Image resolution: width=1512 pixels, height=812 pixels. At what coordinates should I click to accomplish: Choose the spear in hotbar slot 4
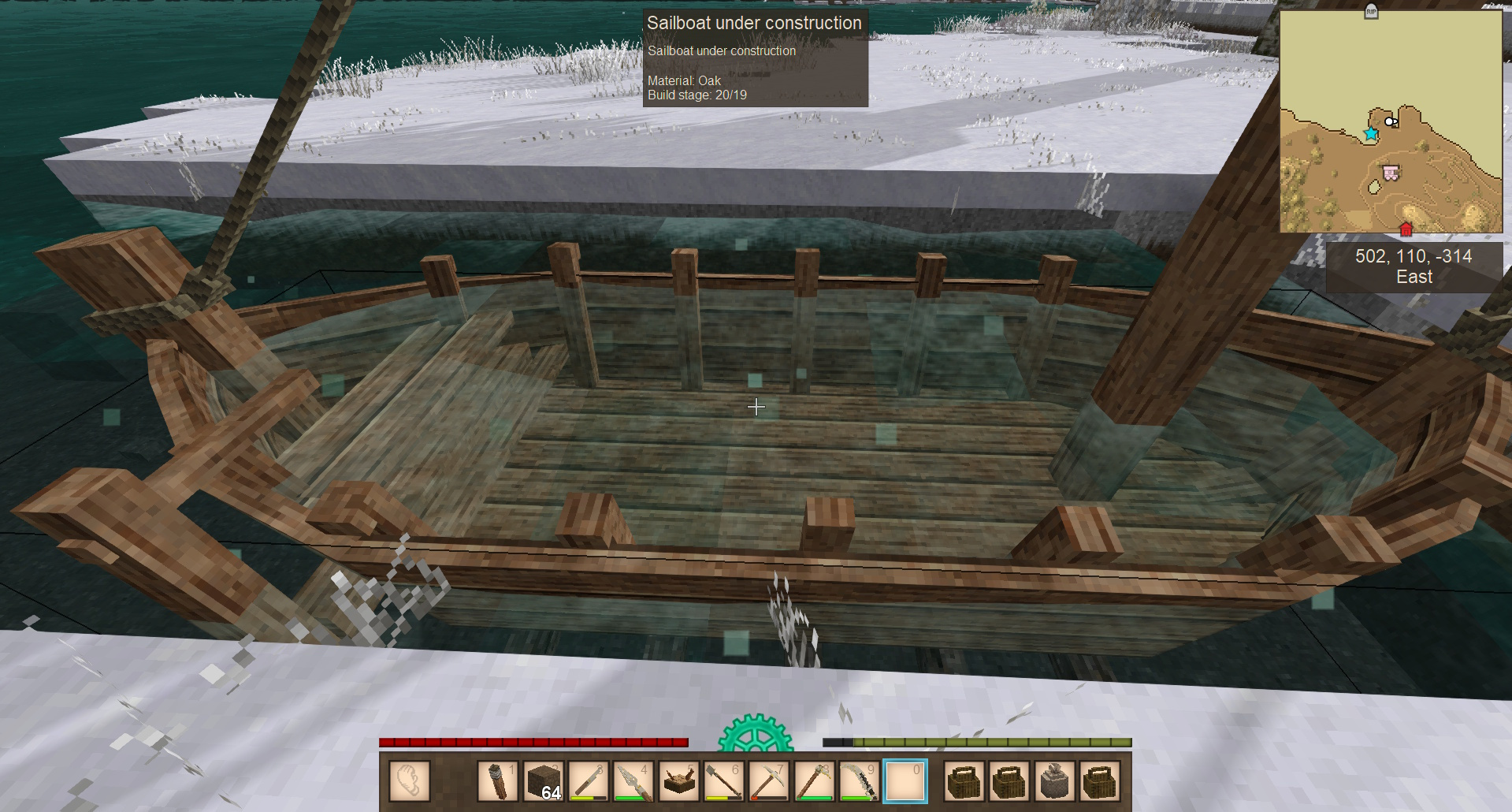[x=633, y=780]
